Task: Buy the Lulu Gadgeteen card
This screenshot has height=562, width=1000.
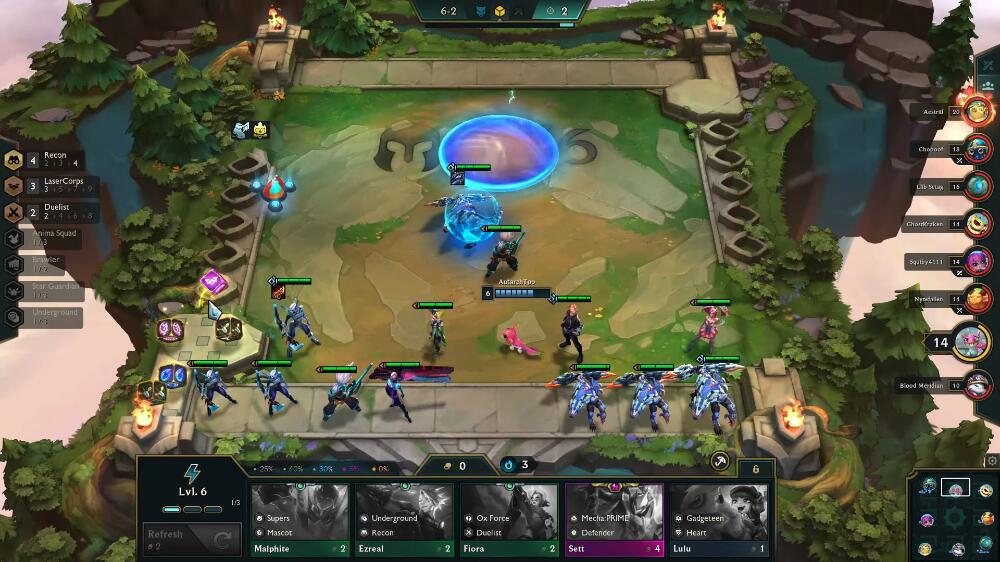Action: pos(718,520)
